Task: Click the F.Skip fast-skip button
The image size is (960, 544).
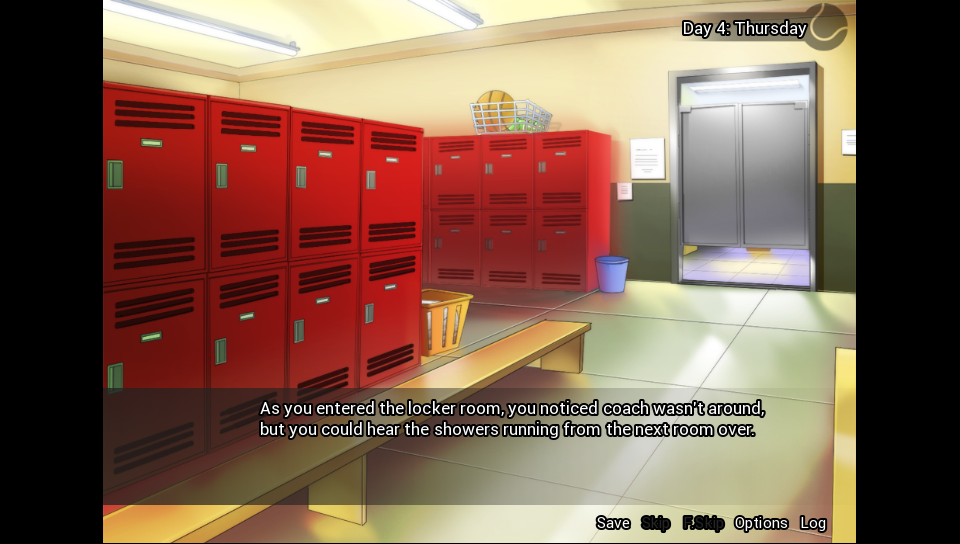Action: [703, 523]
